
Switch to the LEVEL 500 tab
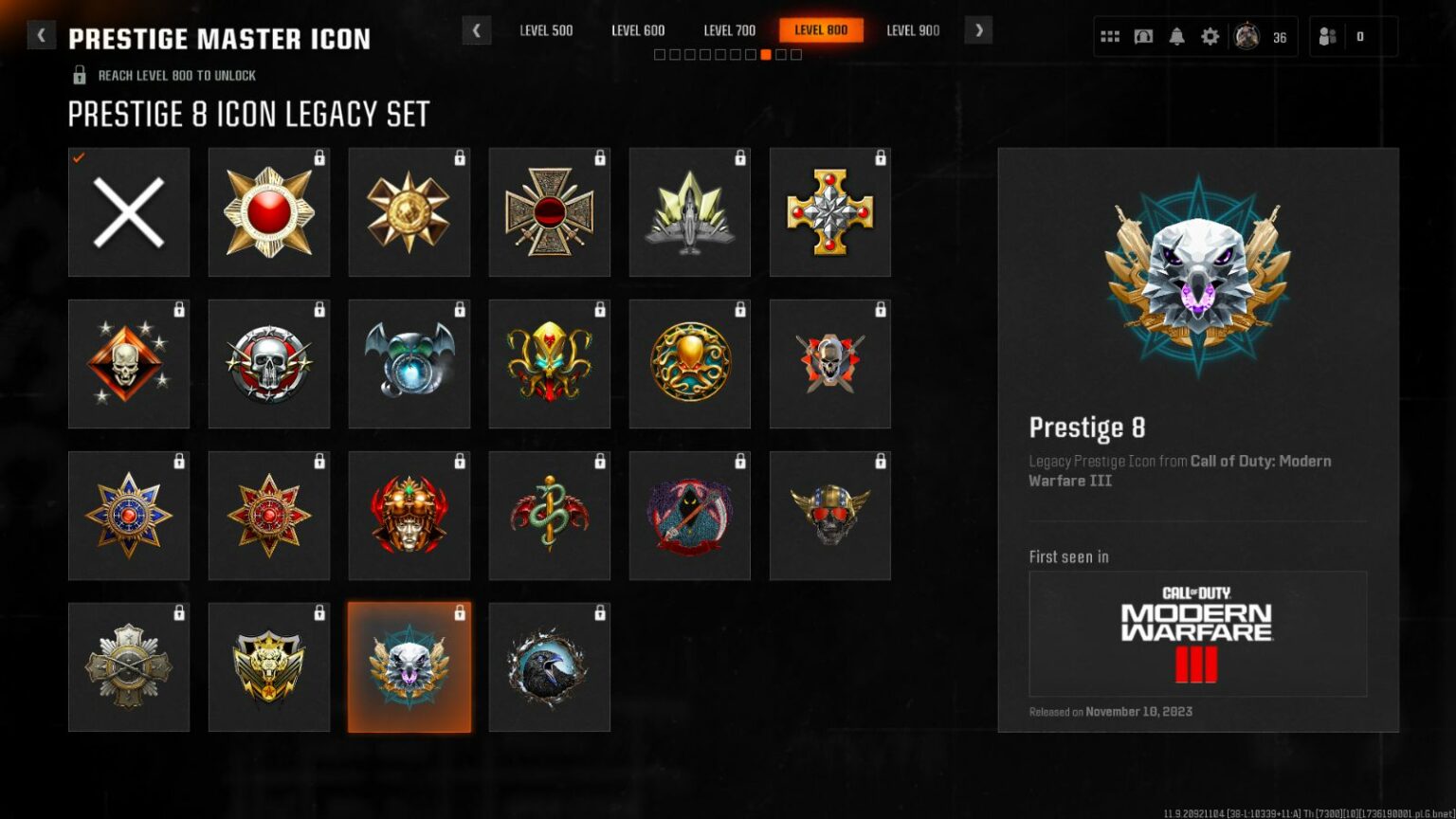click(x=547, y=30)
